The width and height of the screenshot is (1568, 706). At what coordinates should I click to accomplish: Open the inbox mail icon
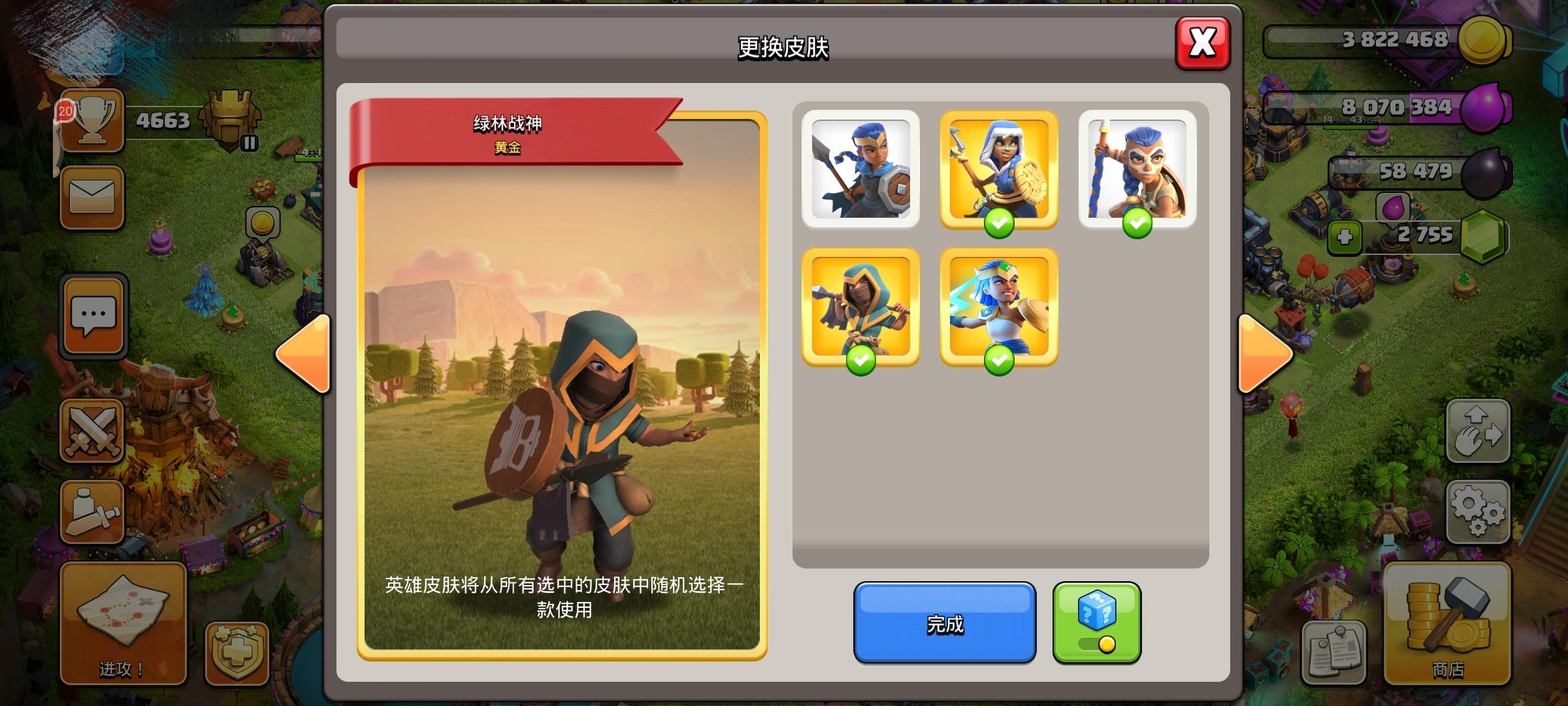point(93,197)
